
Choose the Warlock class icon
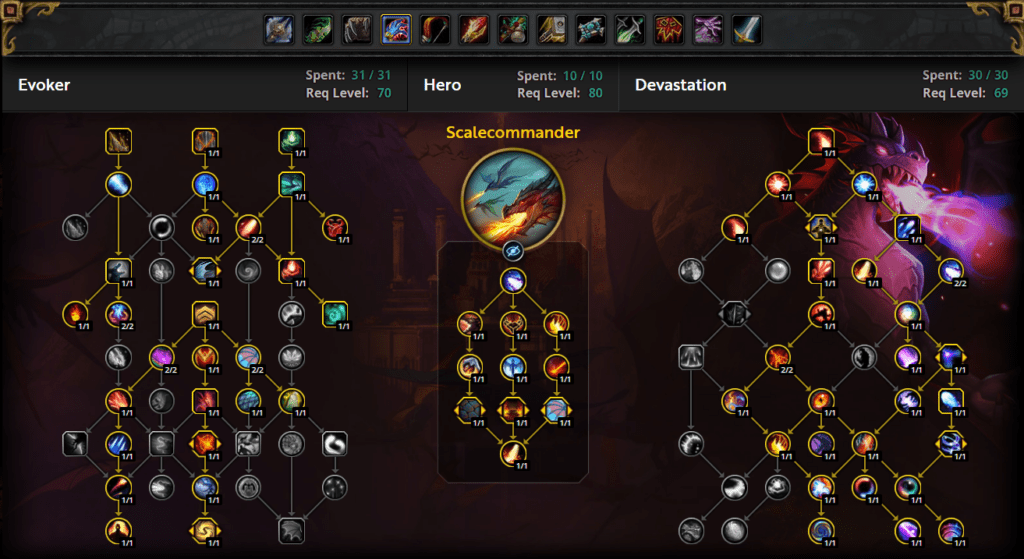click(708, 30)
